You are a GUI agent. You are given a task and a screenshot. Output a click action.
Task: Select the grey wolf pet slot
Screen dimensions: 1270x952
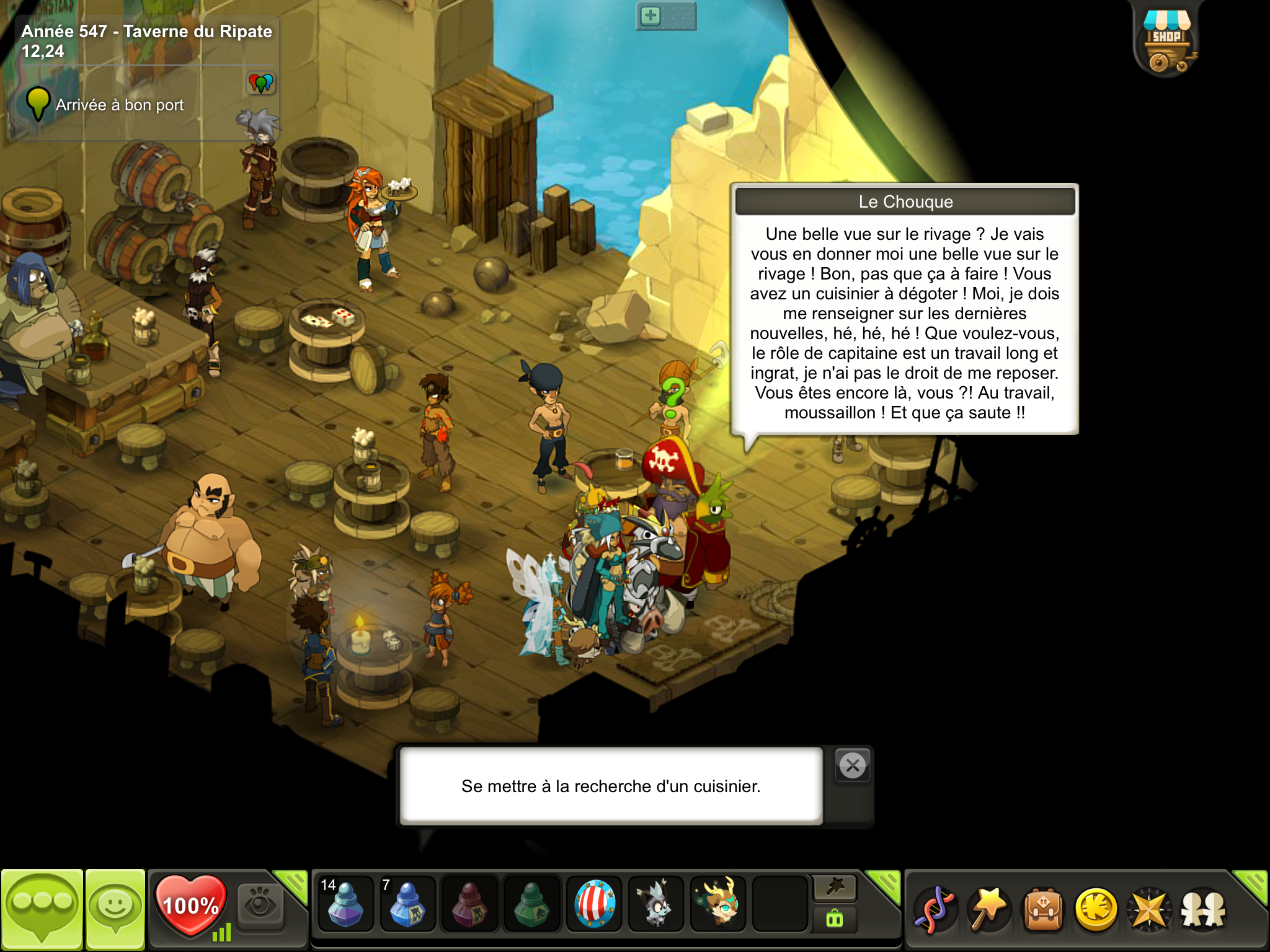click(656, 905)
